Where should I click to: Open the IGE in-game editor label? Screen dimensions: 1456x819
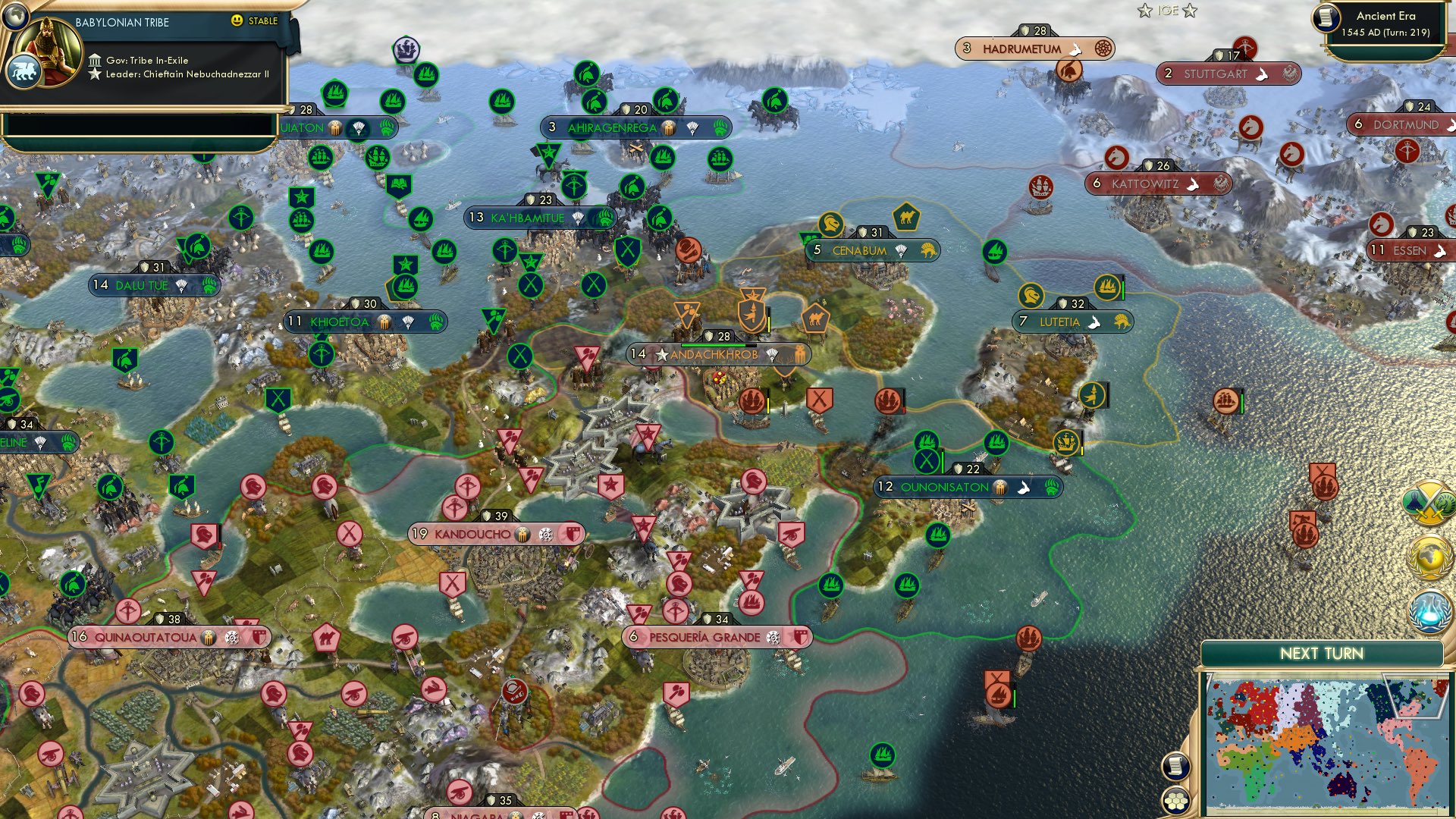pyautogui.click(x=1168, y=11)
